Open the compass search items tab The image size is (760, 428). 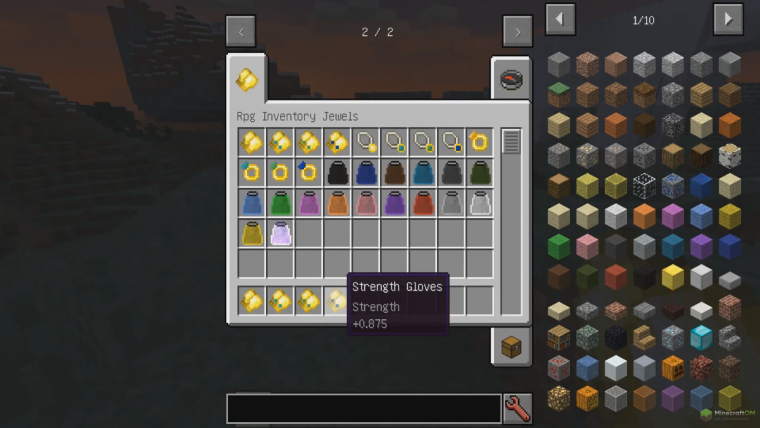(x=511, y=80)
